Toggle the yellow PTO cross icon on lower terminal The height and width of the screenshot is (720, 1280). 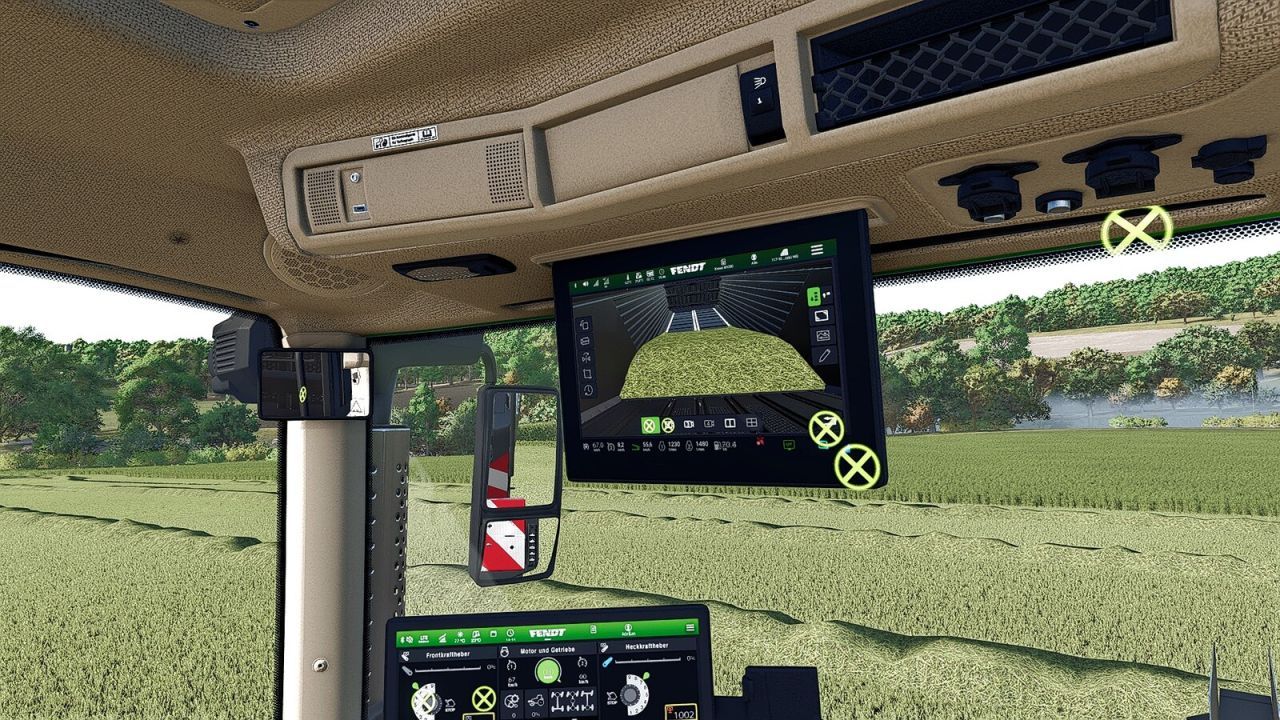coord(482,698)
